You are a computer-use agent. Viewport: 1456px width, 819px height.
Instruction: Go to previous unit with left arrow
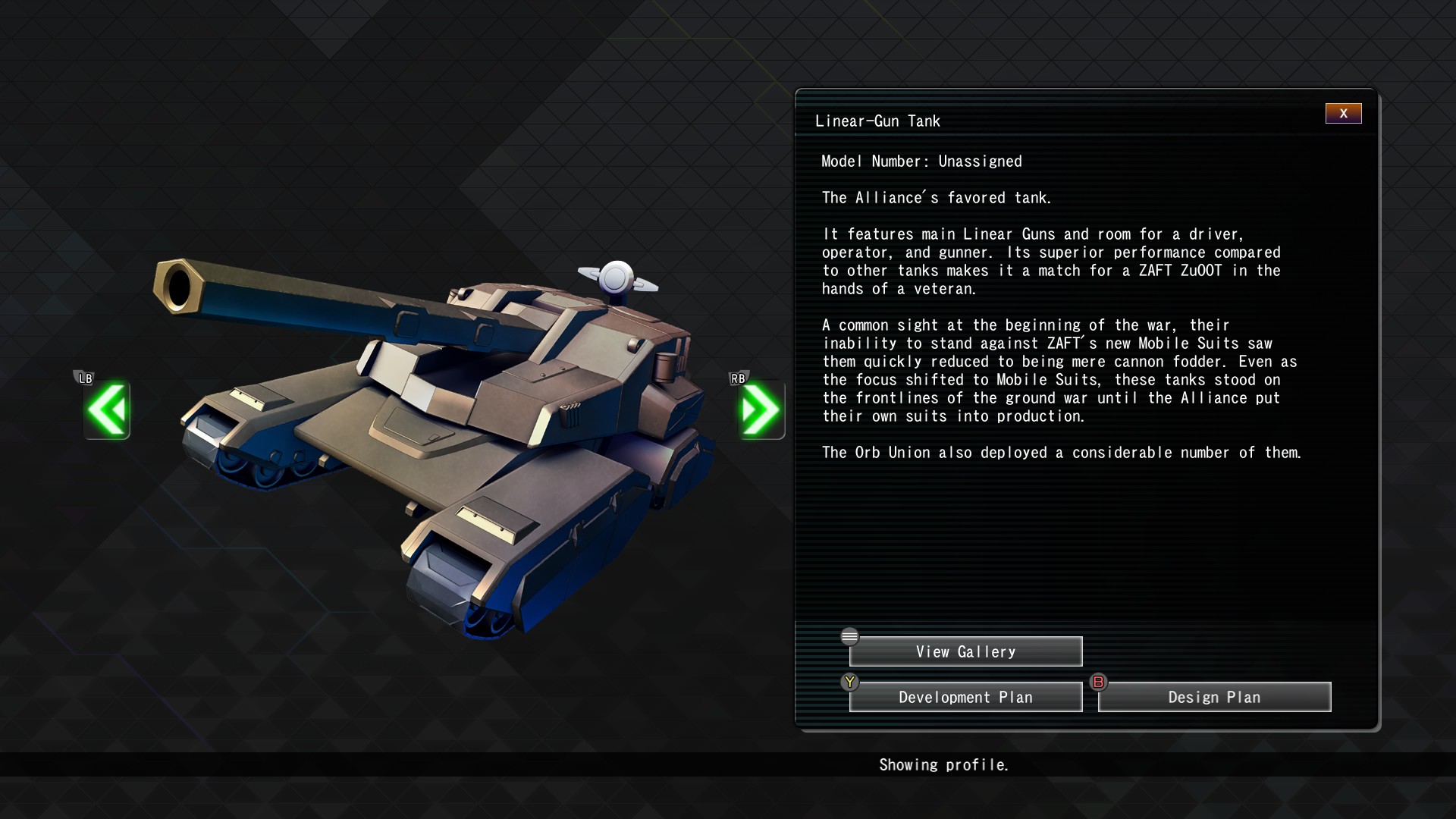(x=107, y=410)
